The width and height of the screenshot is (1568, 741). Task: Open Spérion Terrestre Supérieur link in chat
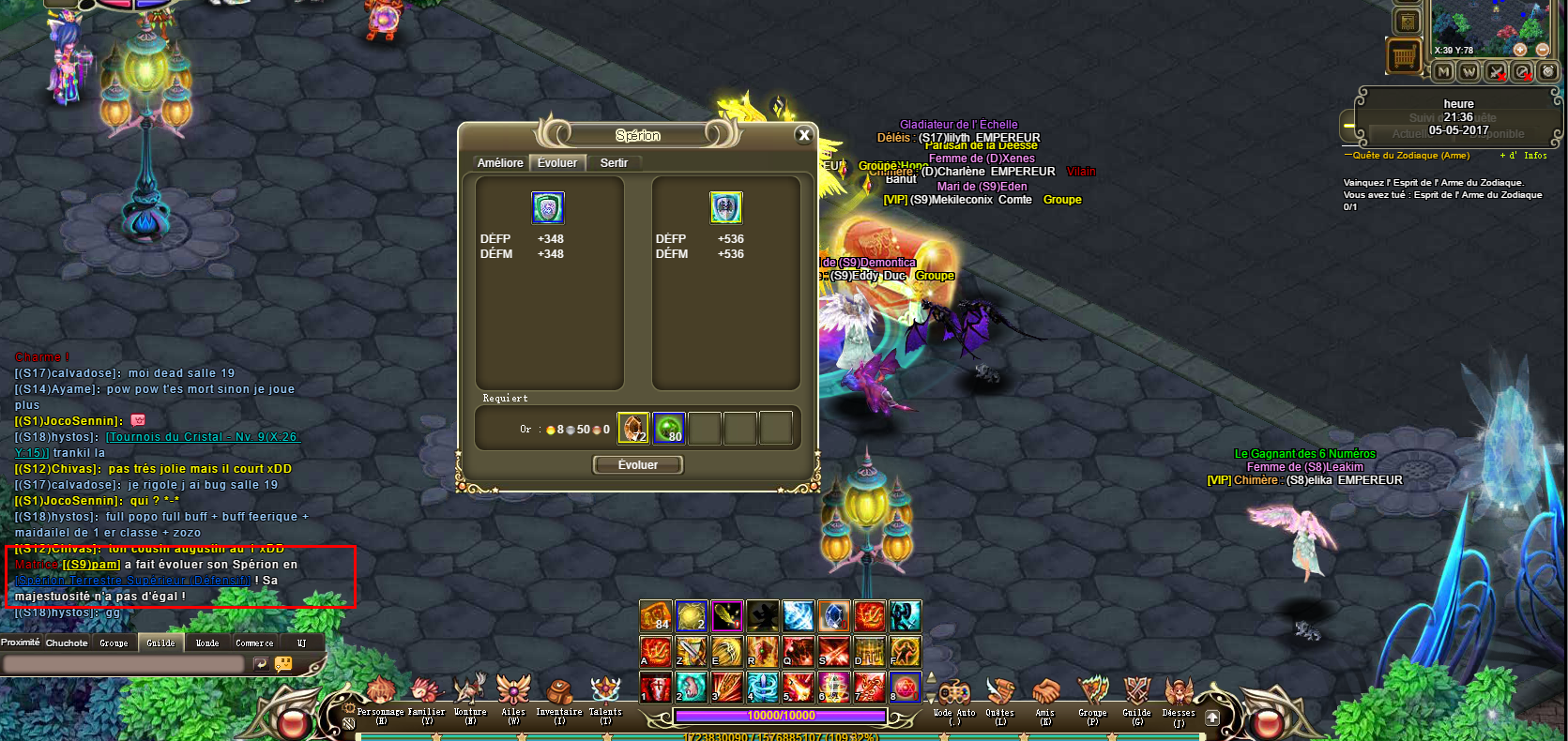click(133, 581)
